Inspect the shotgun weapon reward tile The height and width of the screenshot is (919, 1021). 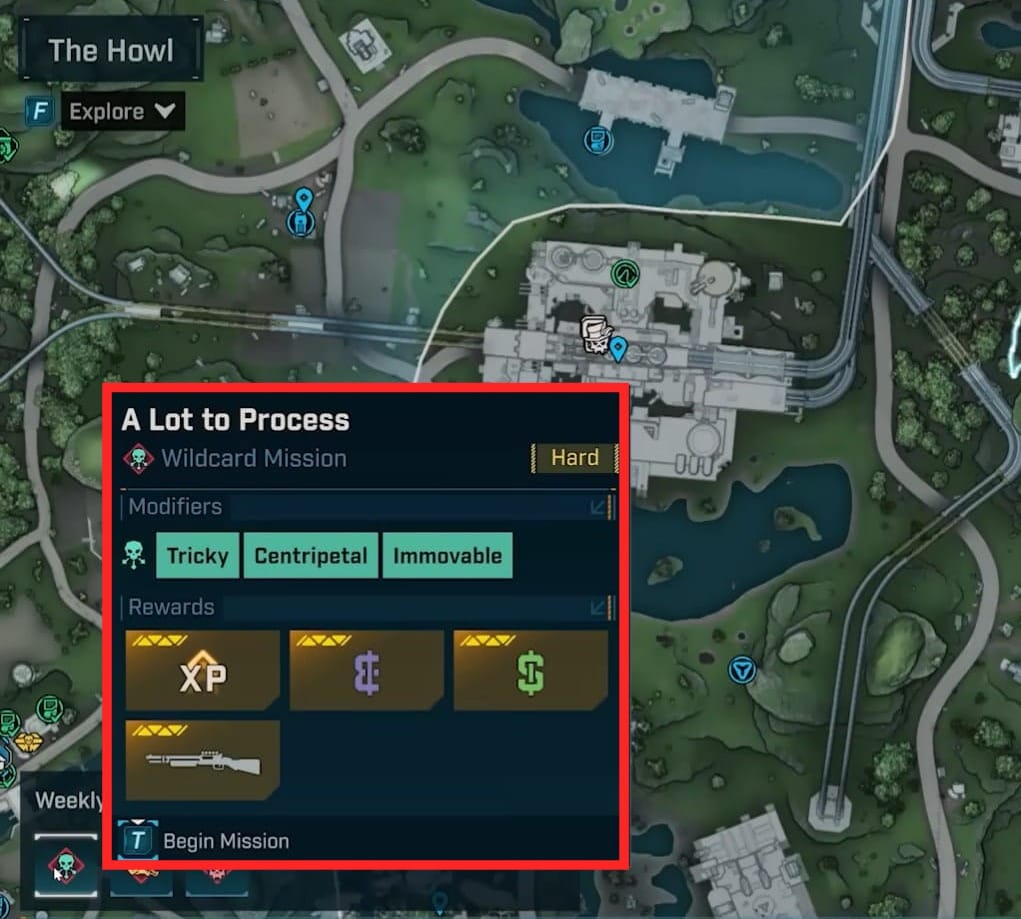click(x=202, y=760)
